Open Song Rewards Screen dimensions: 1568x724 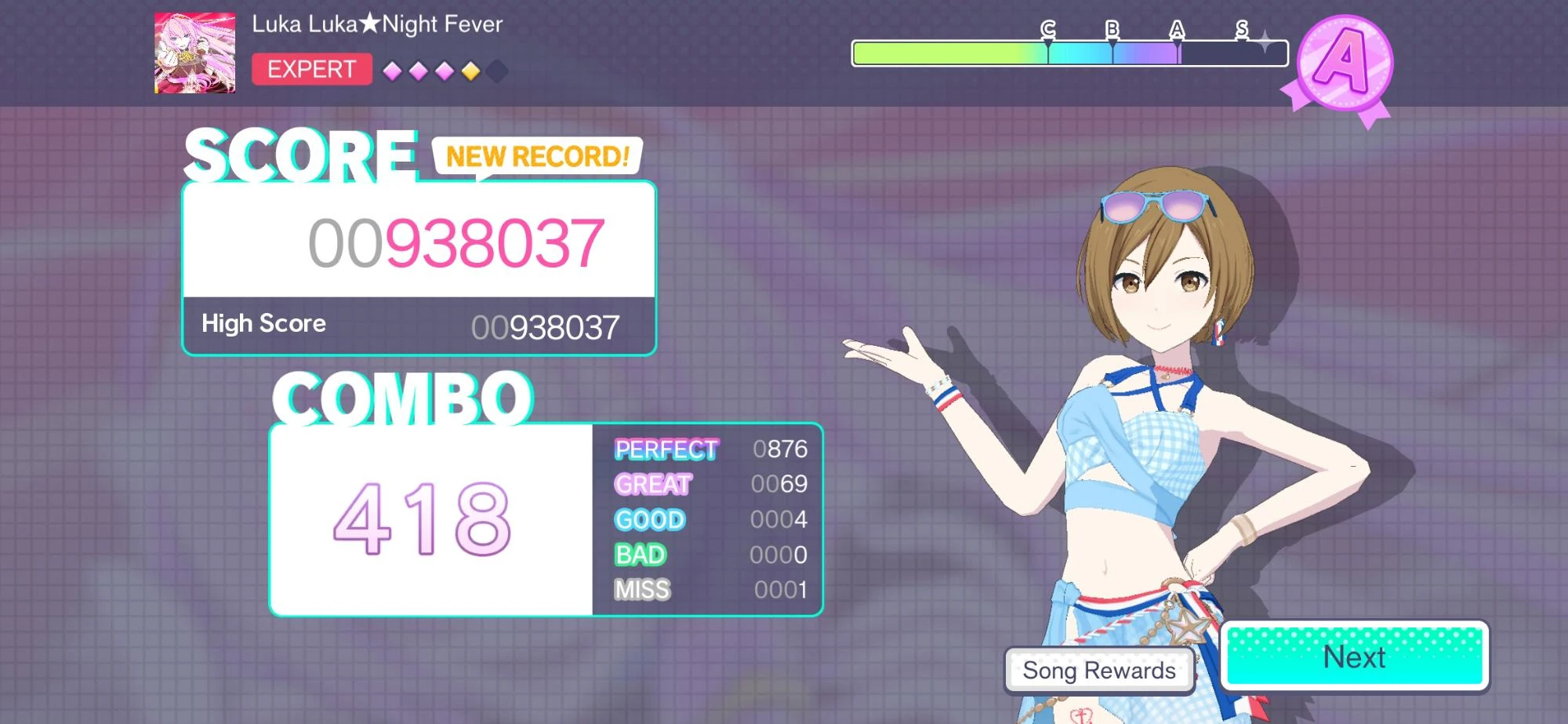(1099, 671)
